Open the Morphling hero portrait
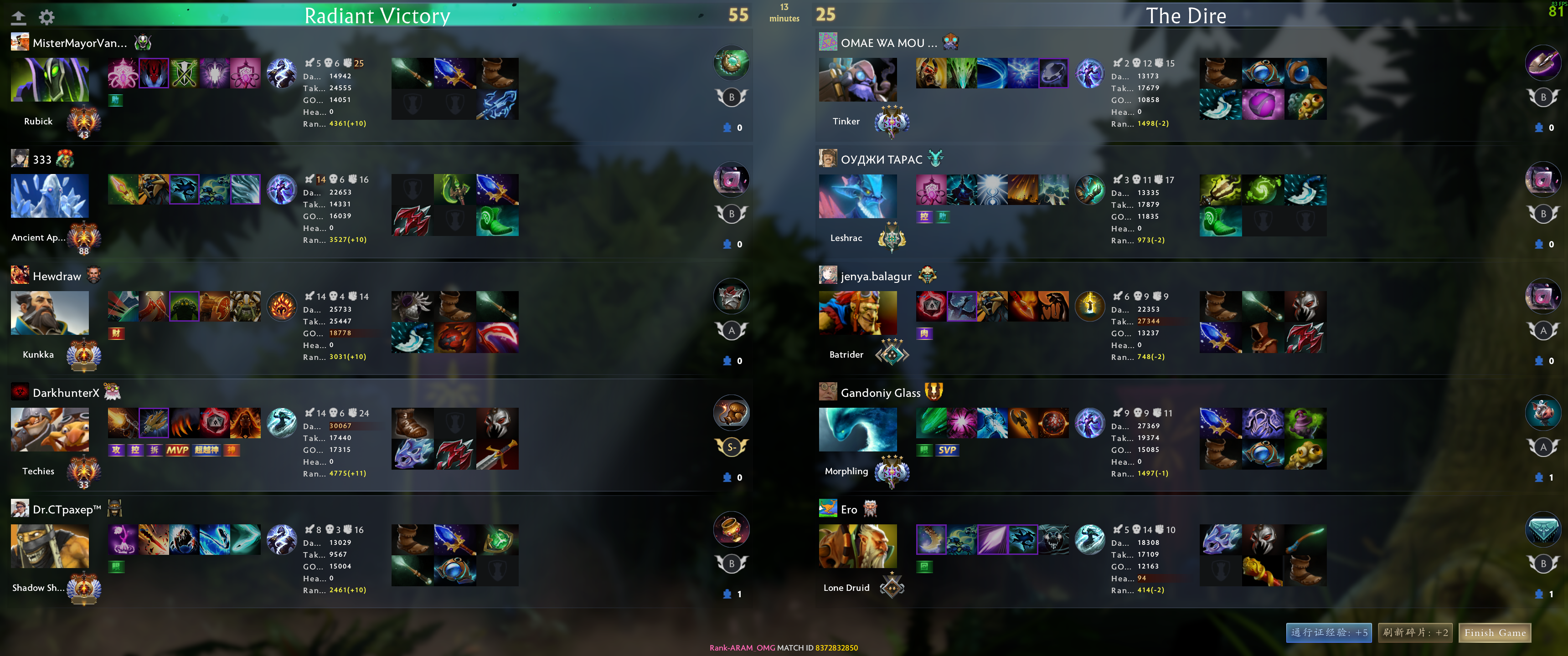Viewport: 1568px width, 656px height. point(858,430)
